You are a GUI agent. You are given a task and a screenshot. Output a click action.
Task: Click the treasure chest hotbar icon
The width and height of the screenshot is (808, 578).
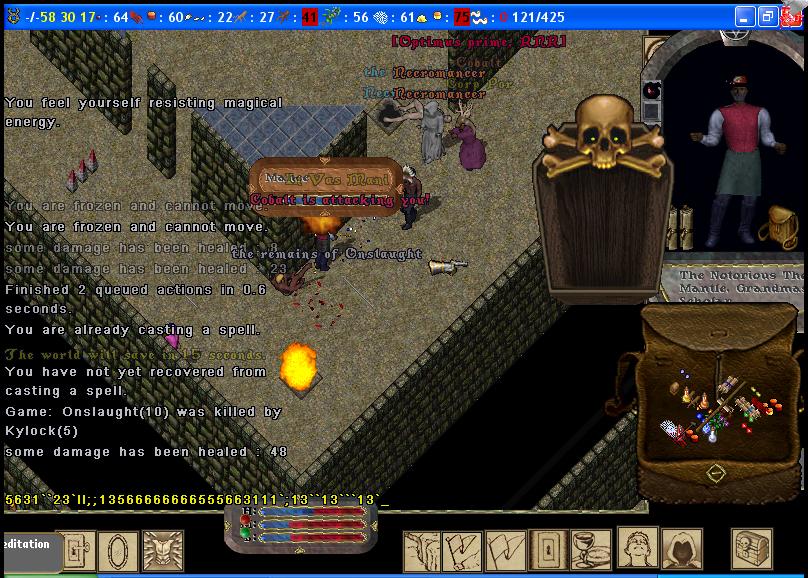[x=752, y=549]
